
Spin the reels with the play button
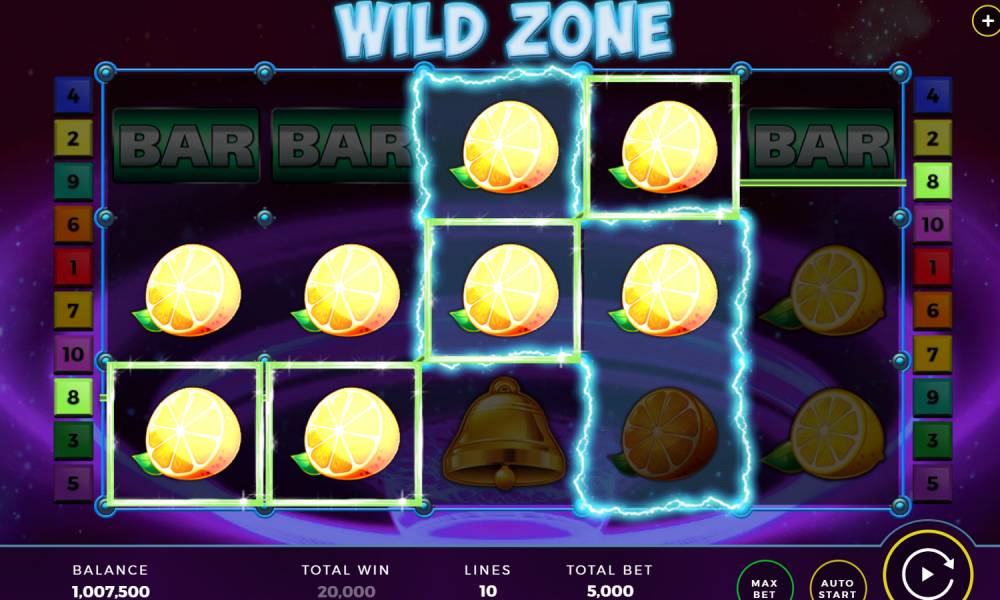[925, 573]
